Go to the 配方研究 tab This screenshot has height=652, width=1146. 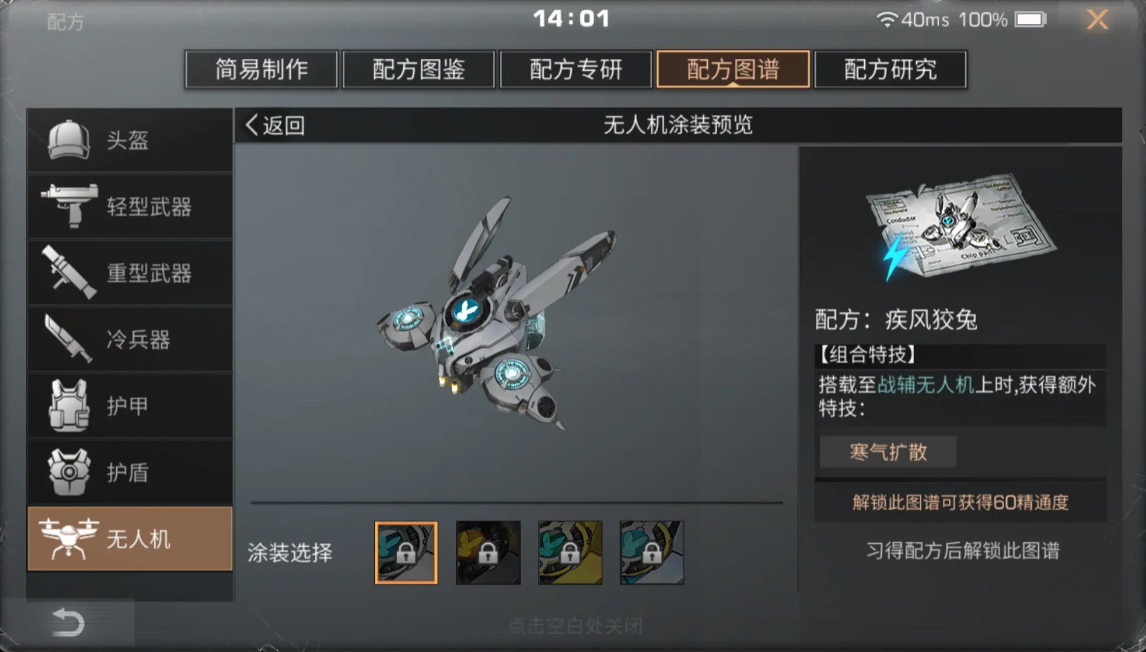click(x=890, y=70)
